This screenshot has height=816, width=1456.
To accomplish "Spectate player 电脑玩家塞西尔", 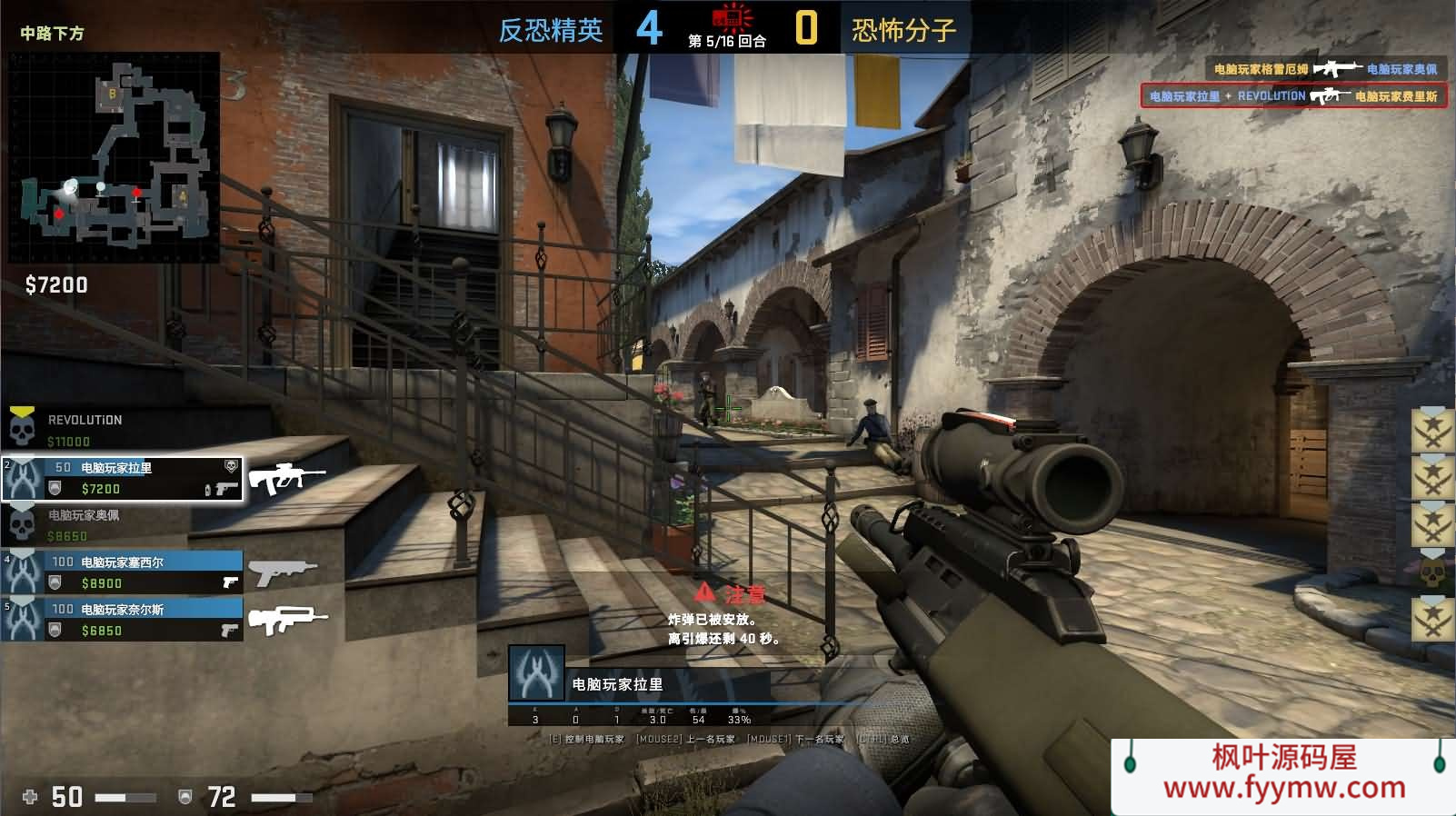I will point(123,572).
